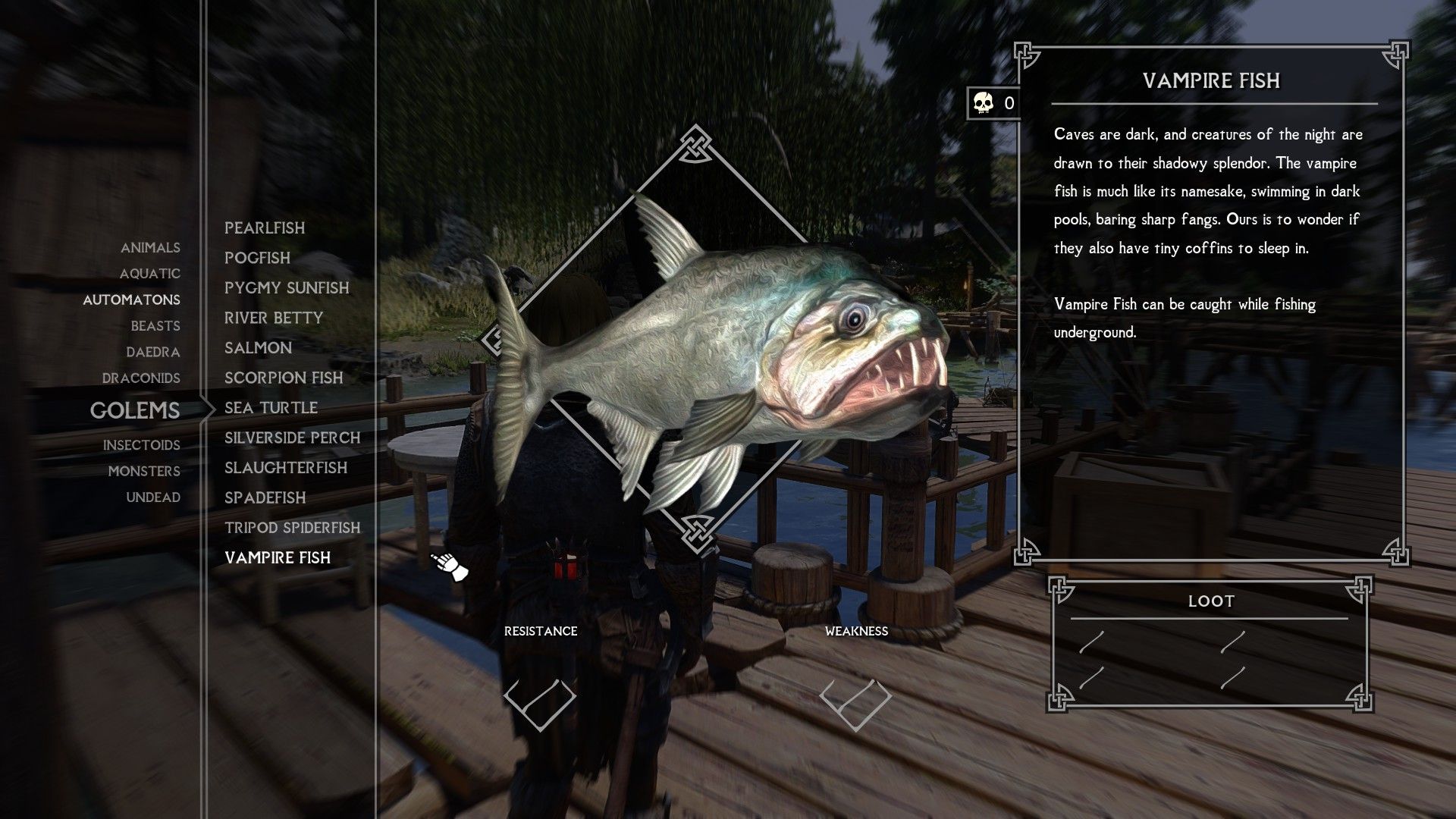View the SCORPION FISH details

tap(284, 378)
